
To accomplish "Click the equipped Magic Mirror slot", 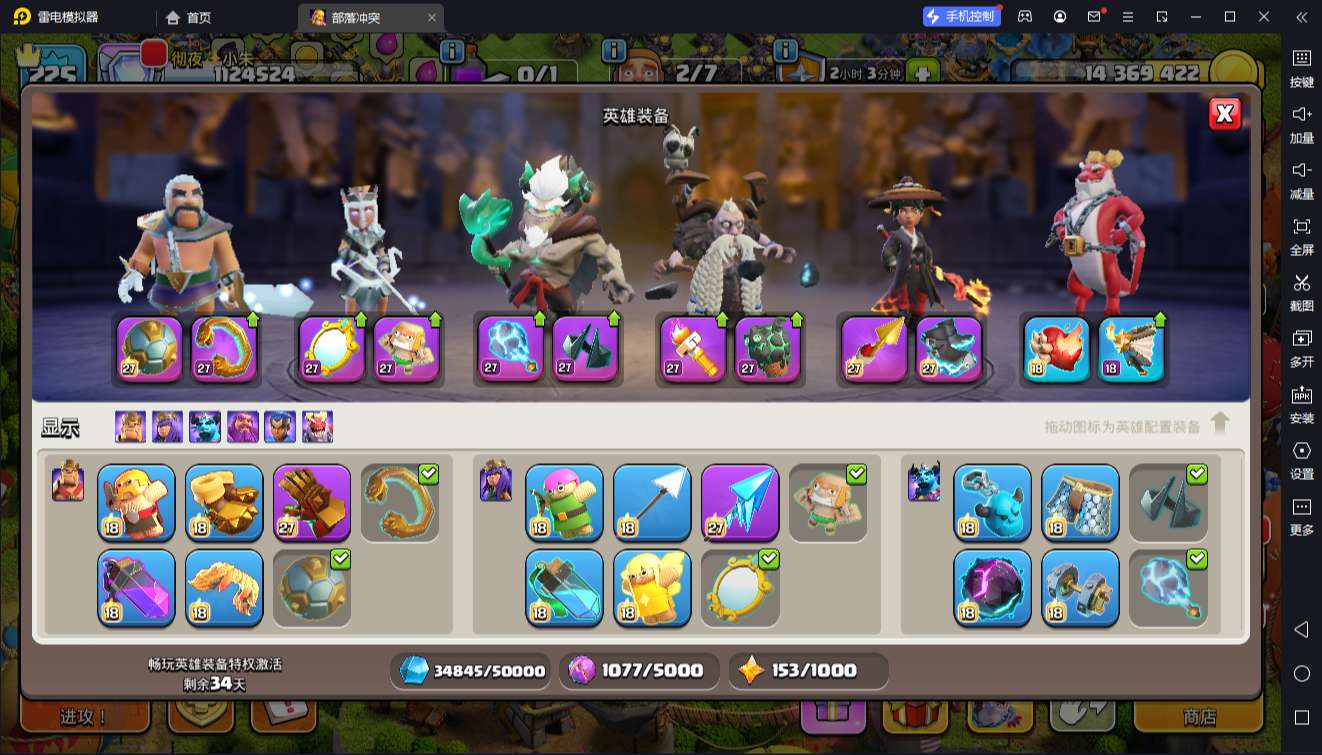I will [x=331, y=350].
